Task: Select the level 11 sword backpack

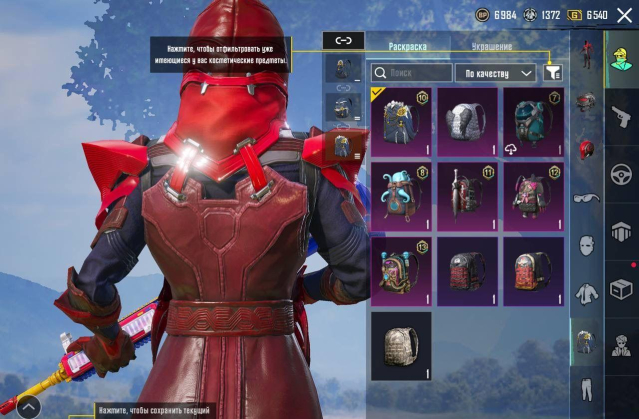Action: 467,196
